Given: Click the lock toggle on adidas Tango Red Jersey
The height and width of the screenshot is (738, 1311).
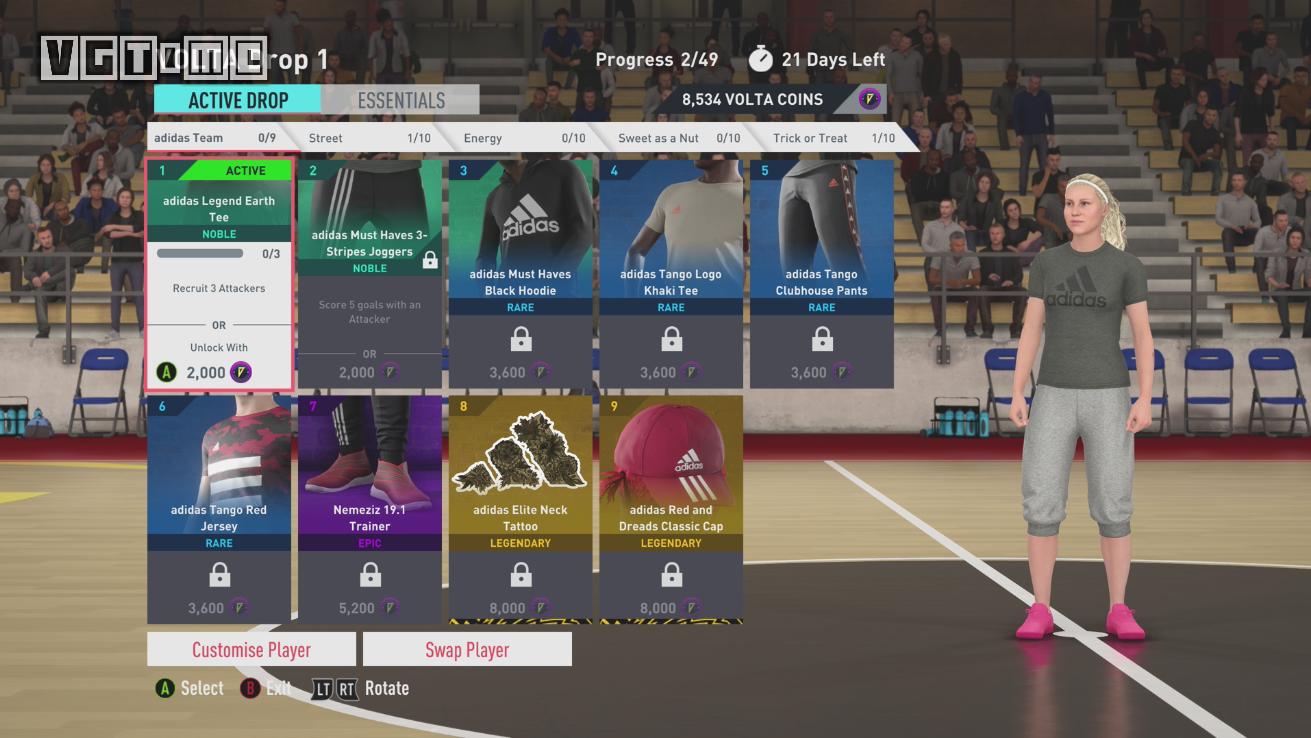Looking at the screenshot, I should [x=218, y=575].
